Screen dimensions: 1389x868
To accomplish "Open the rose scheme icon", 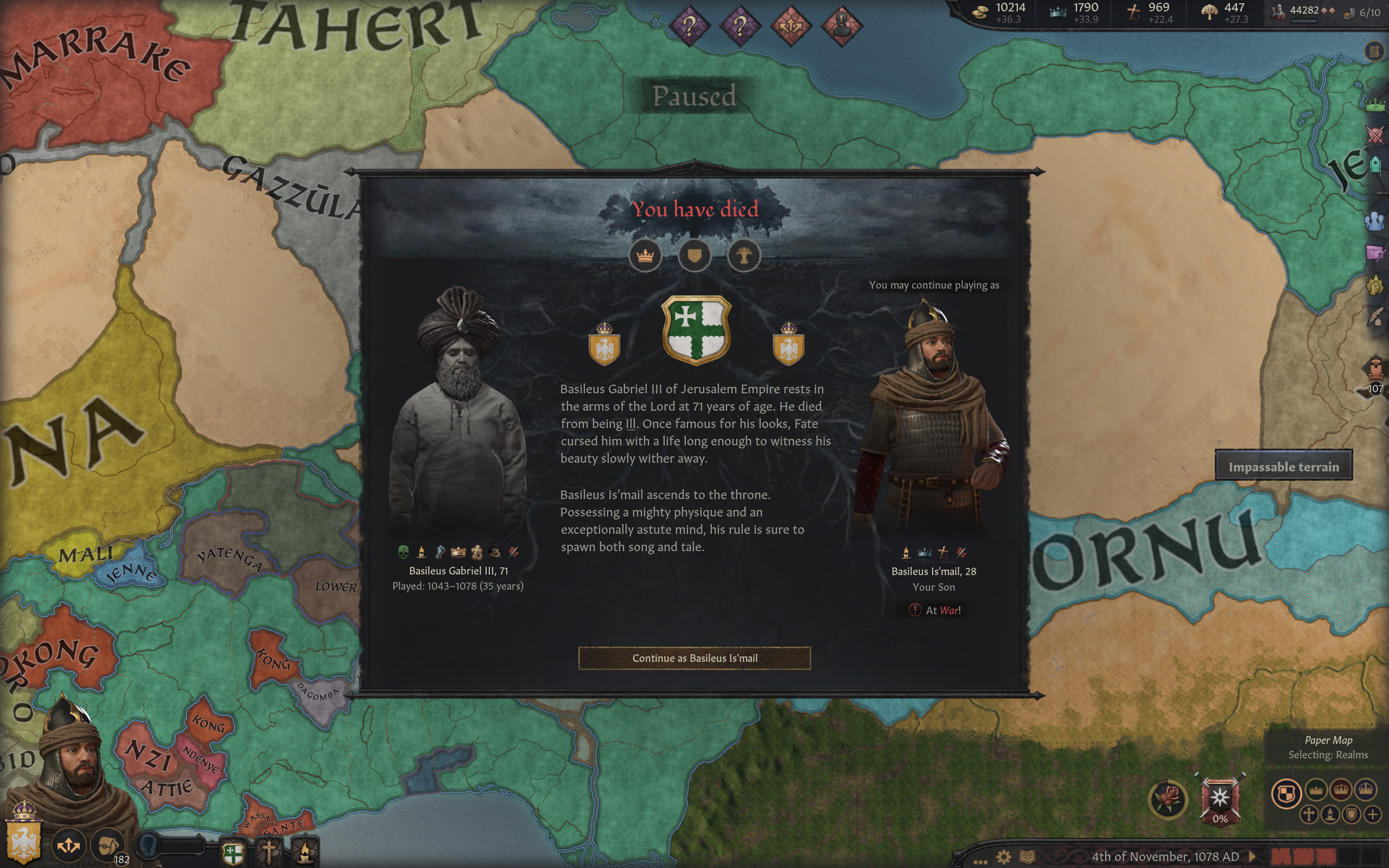I will (1168, 799).
